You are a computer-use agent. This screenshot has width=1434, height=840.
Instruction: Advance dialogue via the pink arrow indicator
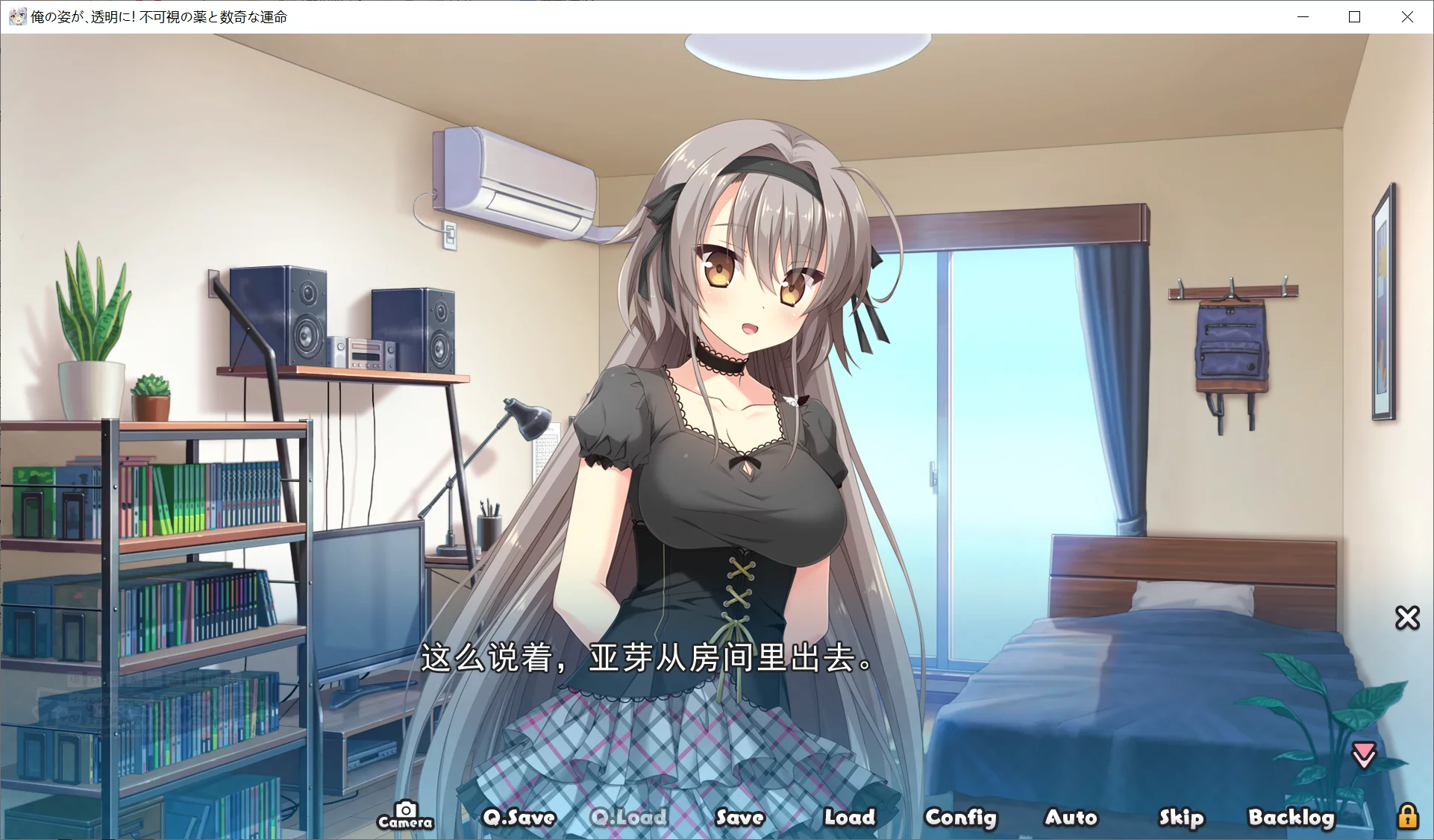[1364, 755]
